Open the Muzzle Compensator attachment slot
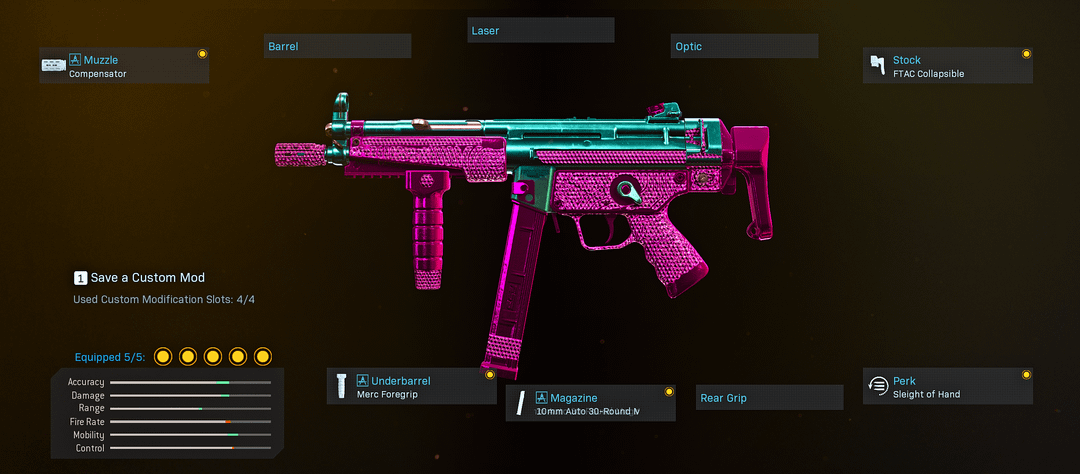Viewport: 1080px width, 474px height. point(124,66)
